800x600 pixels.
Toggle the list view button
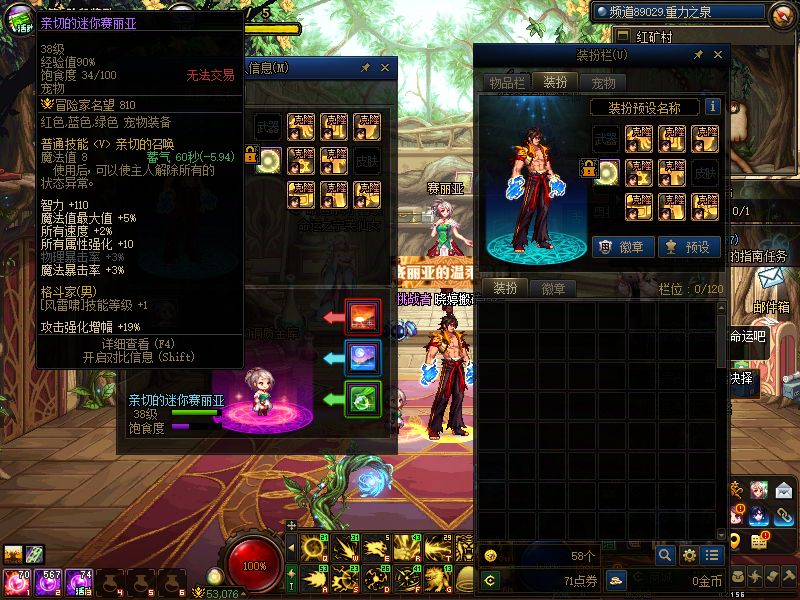712,555
